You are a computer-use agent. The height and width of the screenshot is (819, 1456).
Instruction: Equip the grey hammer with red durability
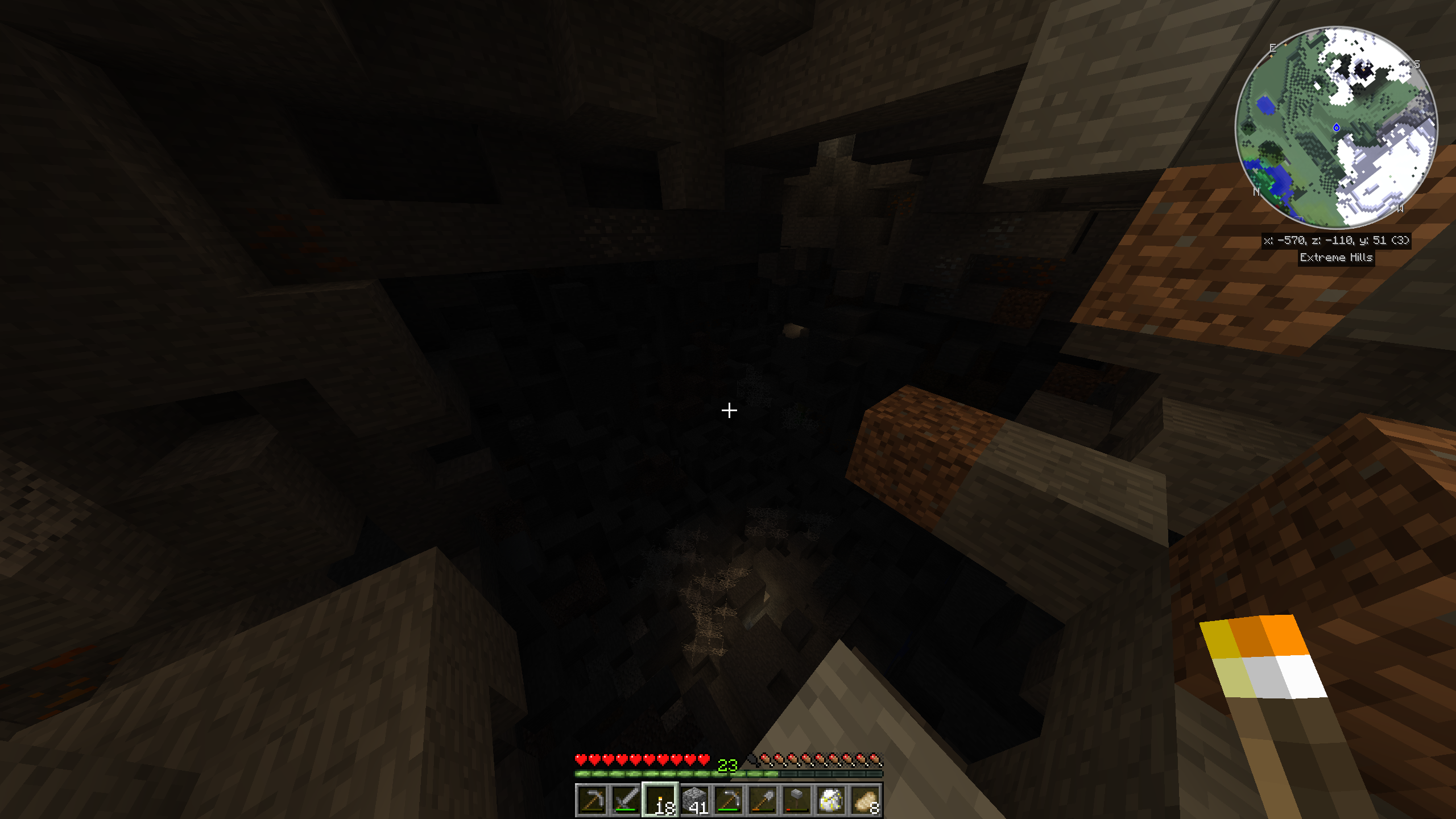(x=797, y=800)
